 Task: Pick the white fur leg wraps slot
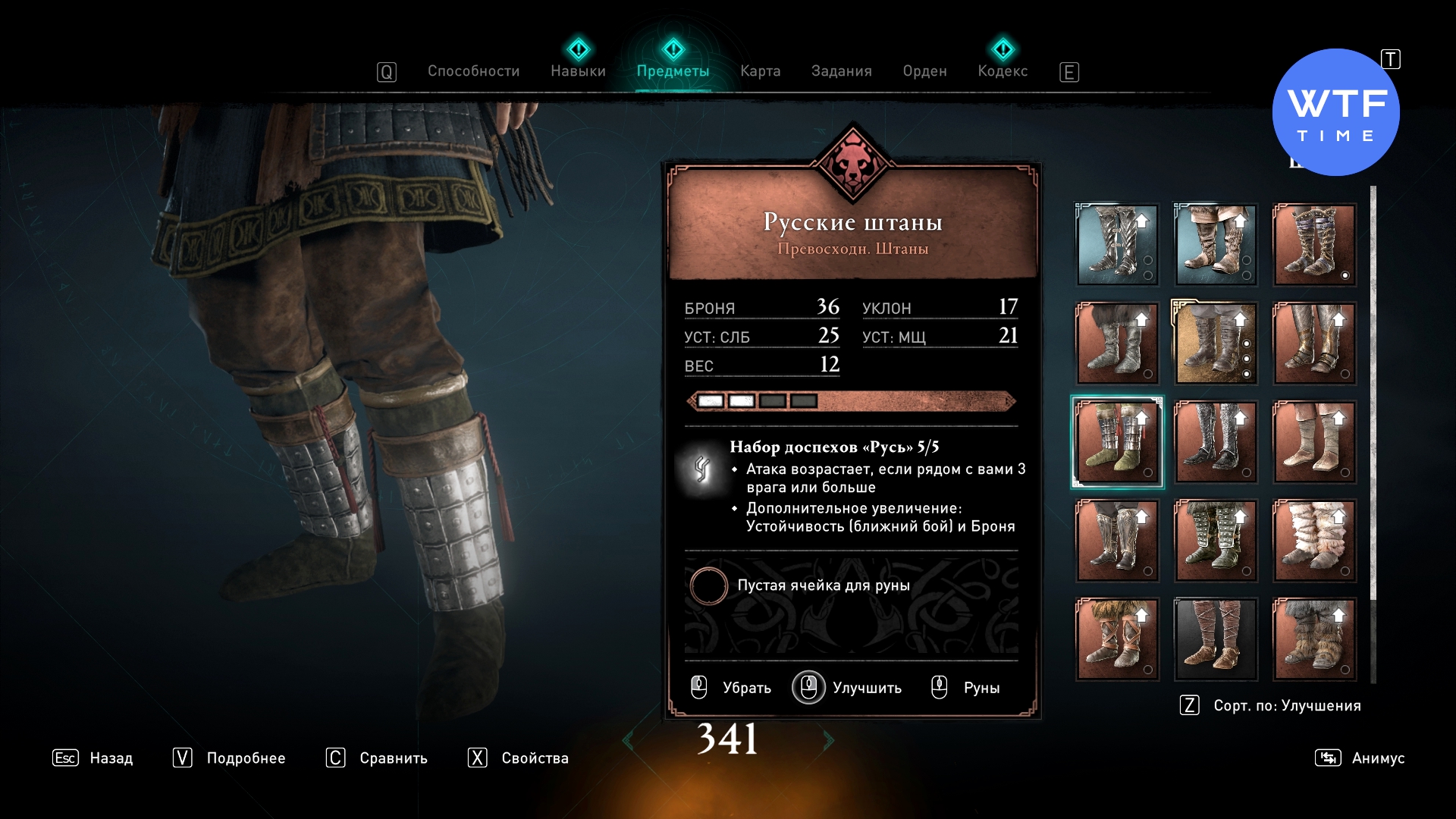[1314, 541]
